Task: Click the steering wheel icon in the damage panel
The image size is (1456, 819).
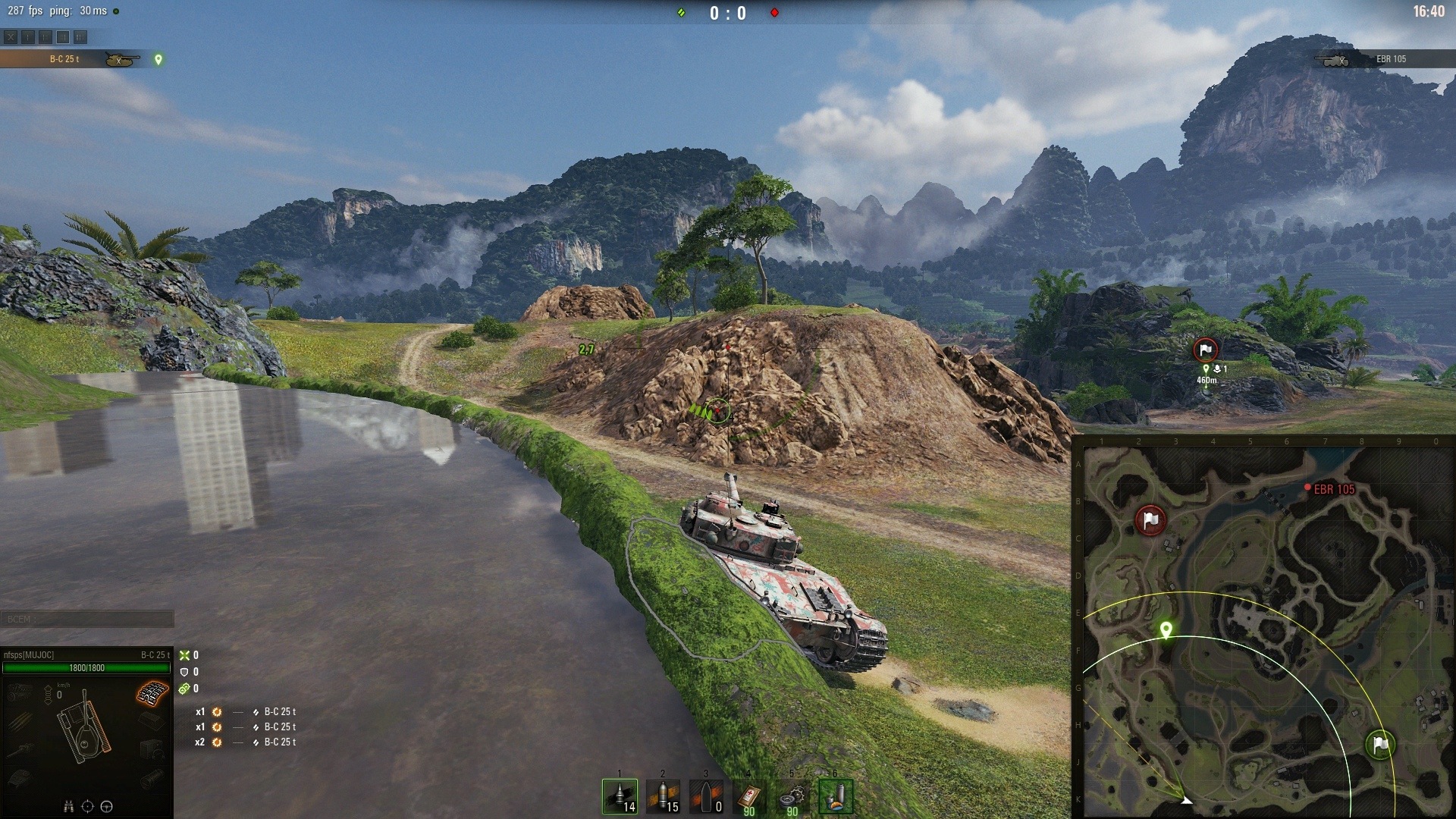Action: (107, 806)
